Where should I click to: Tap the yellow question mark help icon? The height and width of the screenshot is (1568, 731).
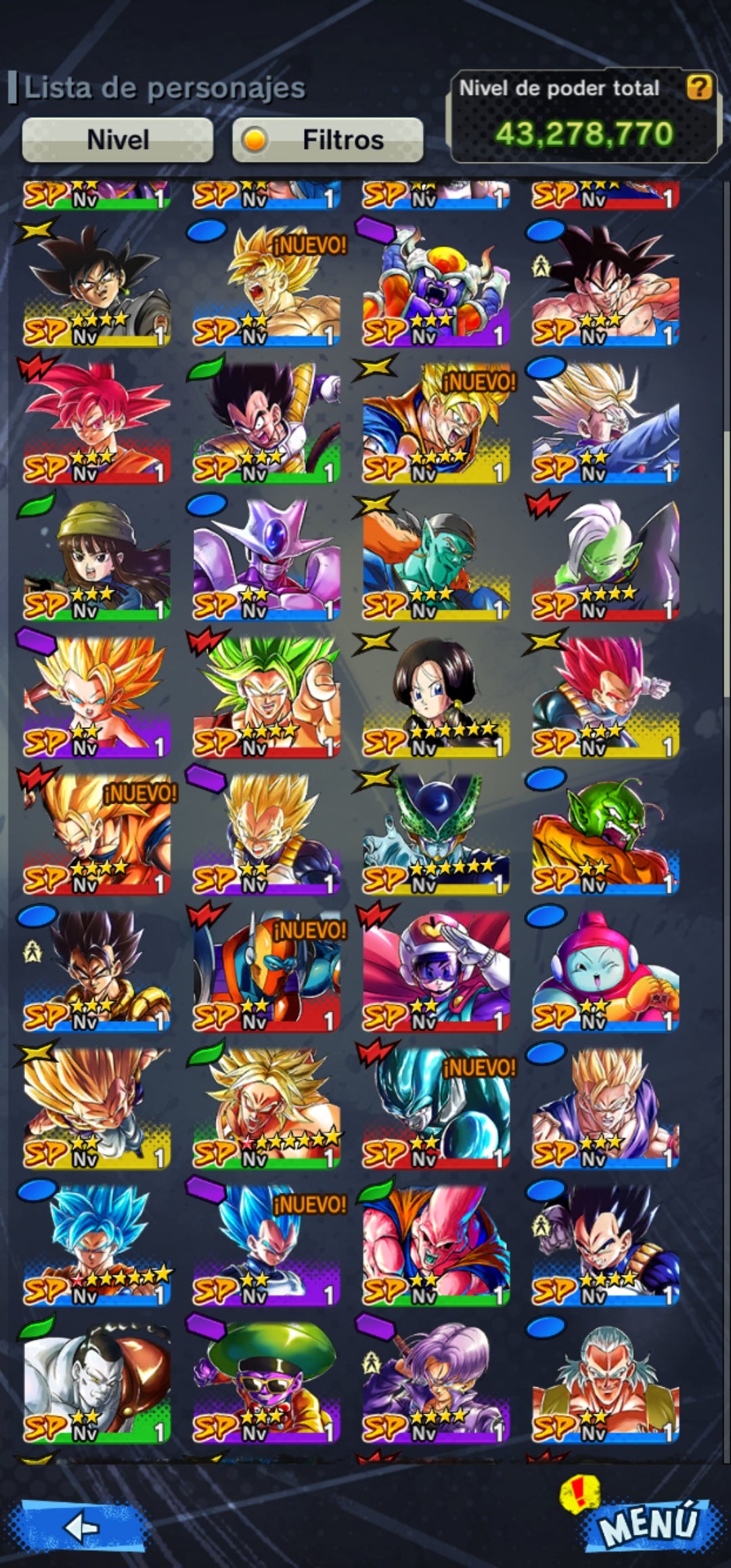tap(699, 87)
